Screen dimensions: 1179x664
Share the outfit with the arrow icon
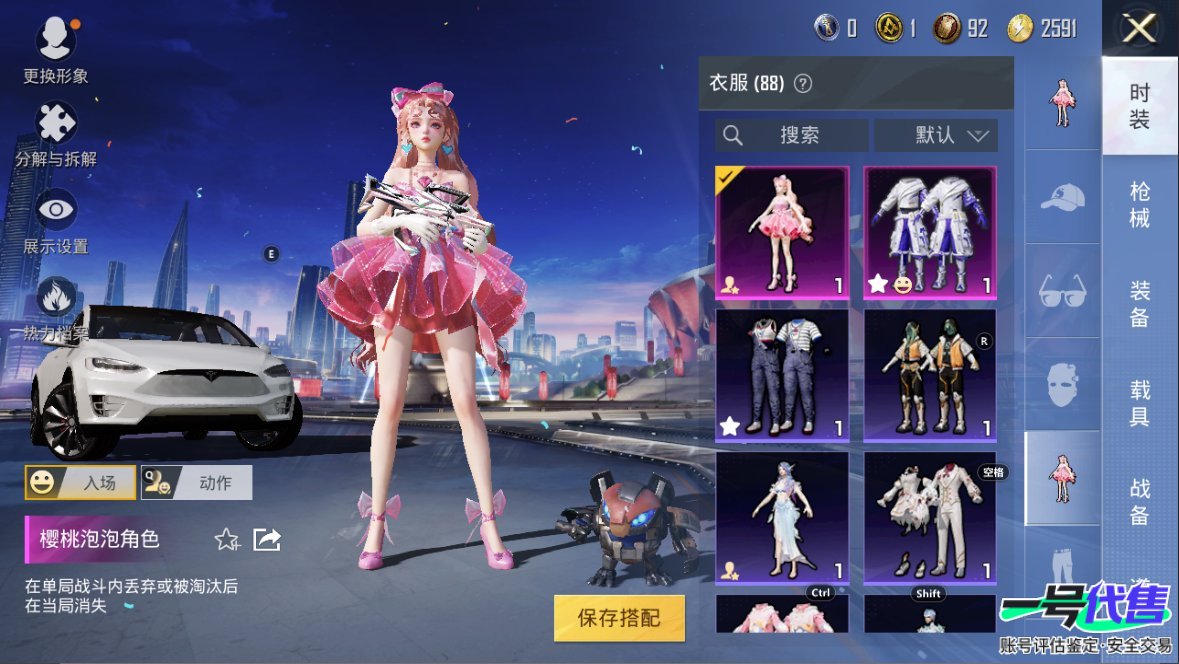[267, 540]
